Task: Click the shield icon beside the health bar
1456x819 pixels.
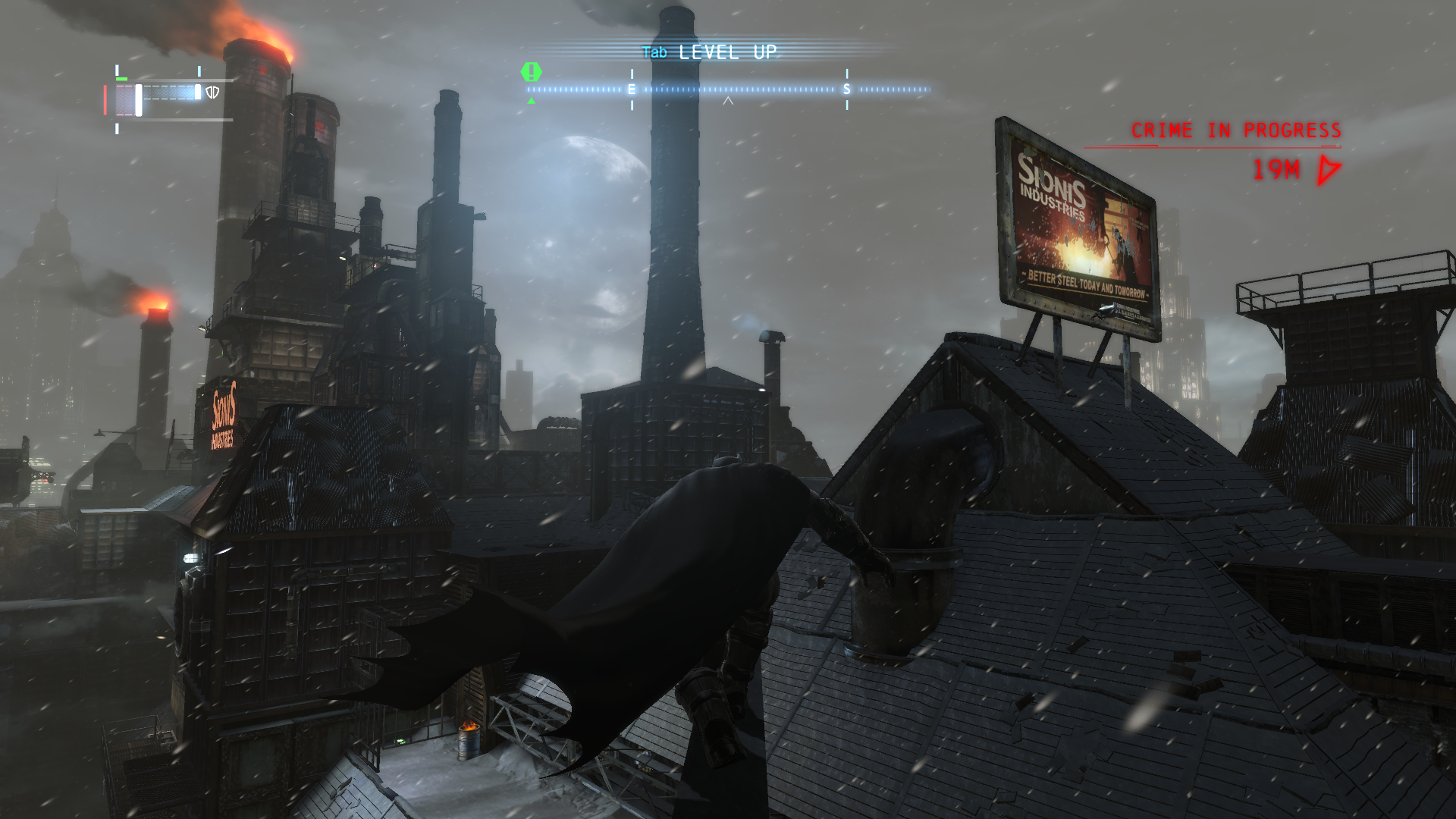Action: pos(213,93)
